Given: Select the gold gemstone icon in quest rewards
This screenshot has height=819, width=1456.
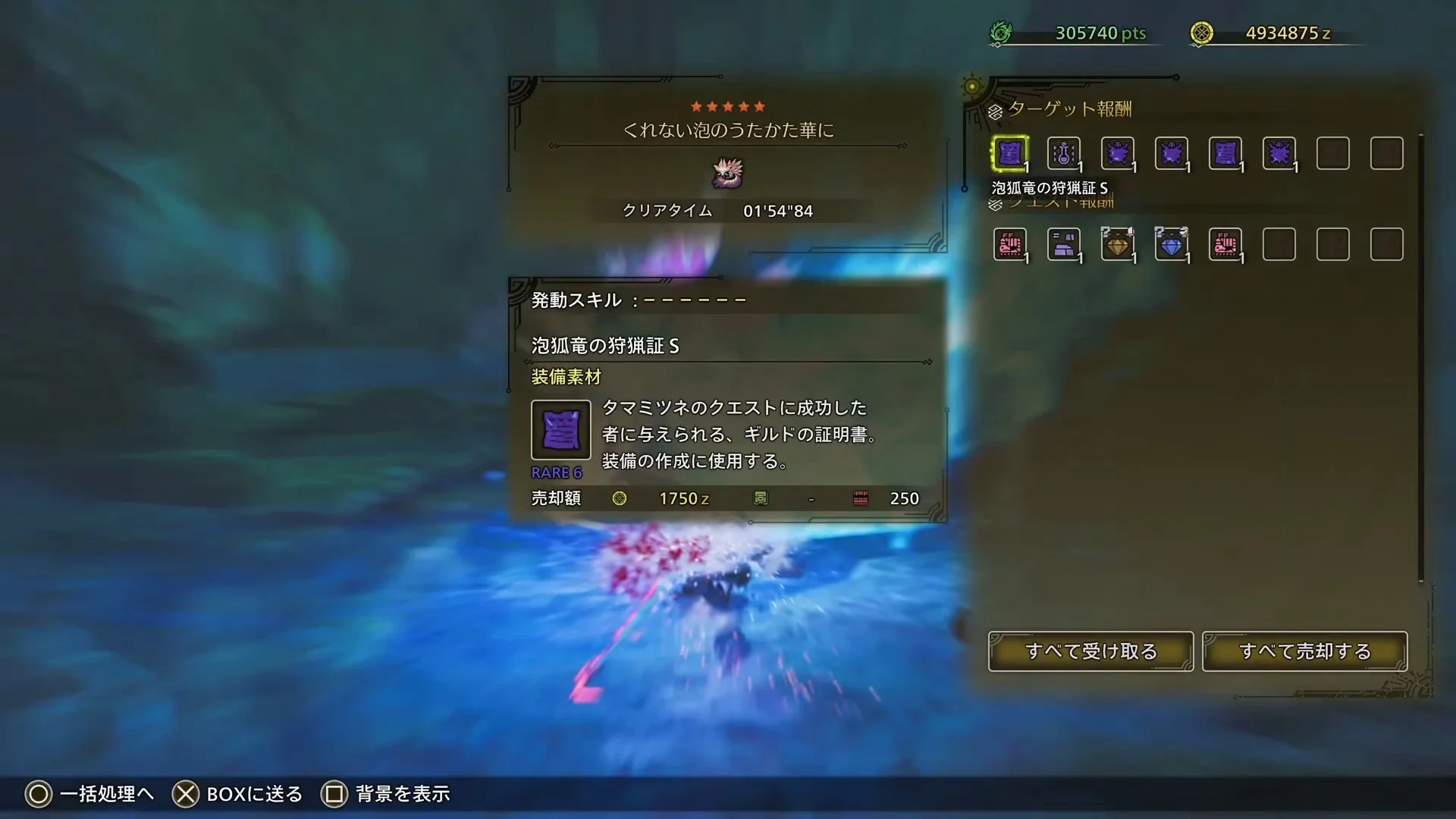Looking at the screenshot, I should coord(1118,244).
